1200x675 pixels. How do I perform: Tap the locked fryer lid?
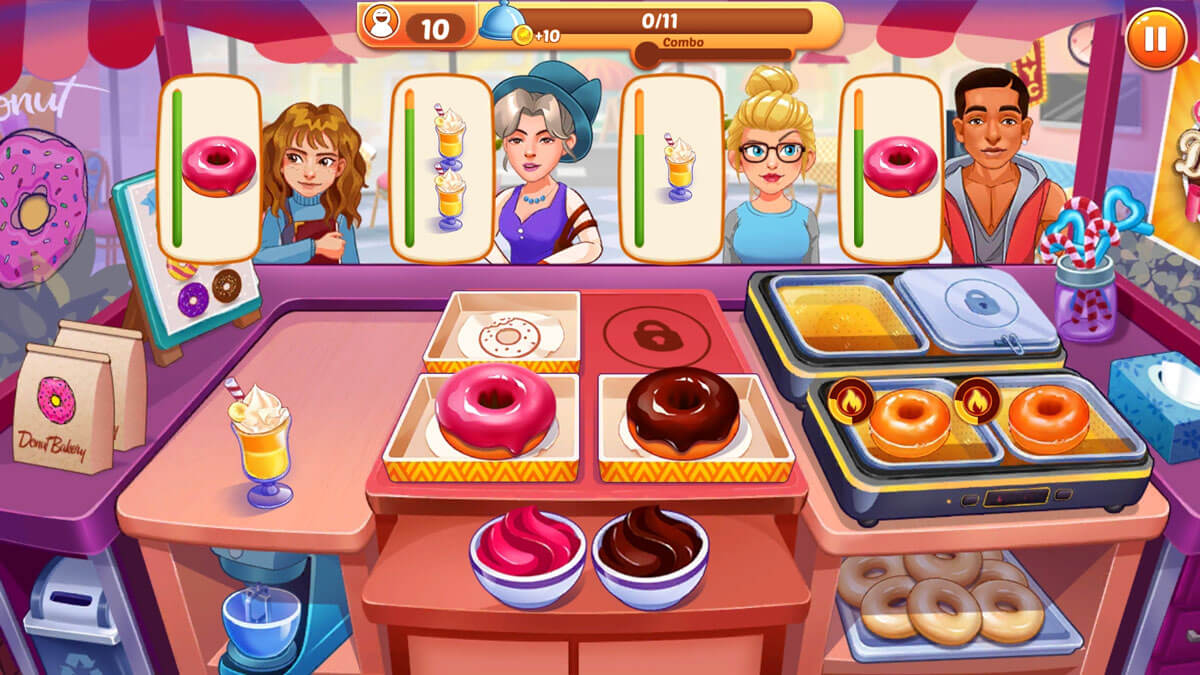pos(975,306)
